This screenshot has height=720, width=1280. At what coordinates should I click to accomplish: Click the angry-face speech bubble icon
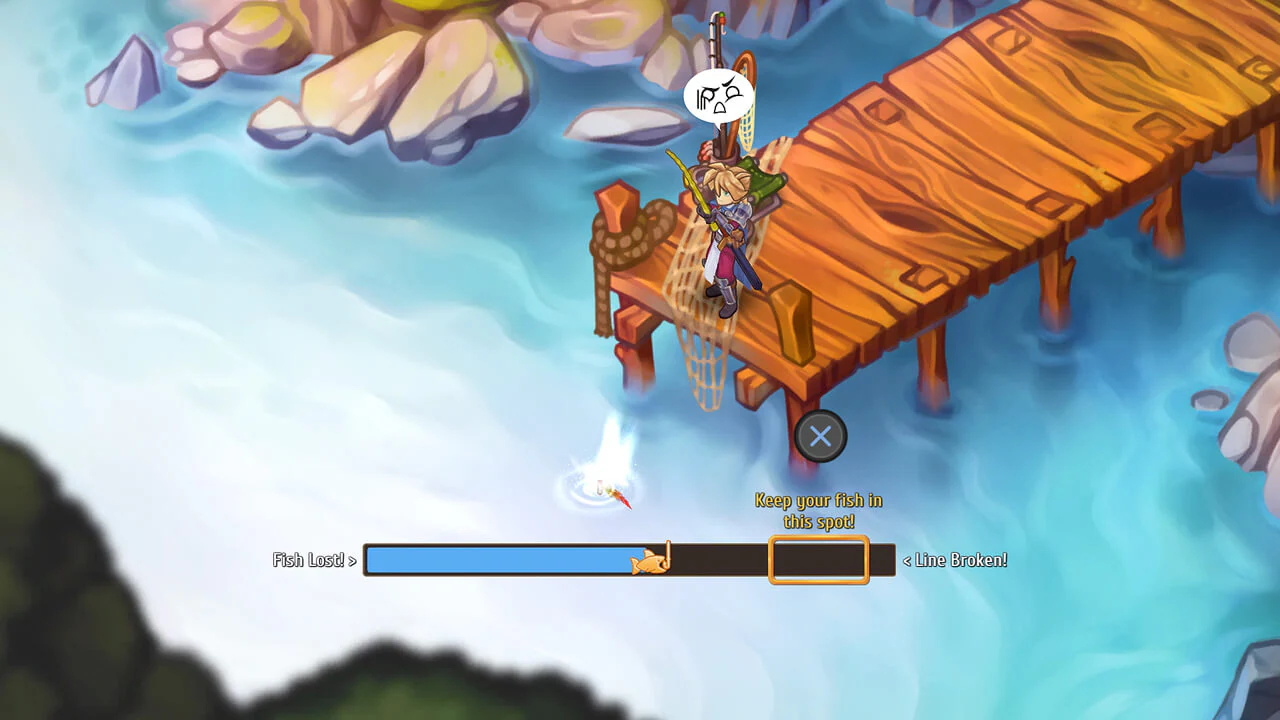point(718,93)
